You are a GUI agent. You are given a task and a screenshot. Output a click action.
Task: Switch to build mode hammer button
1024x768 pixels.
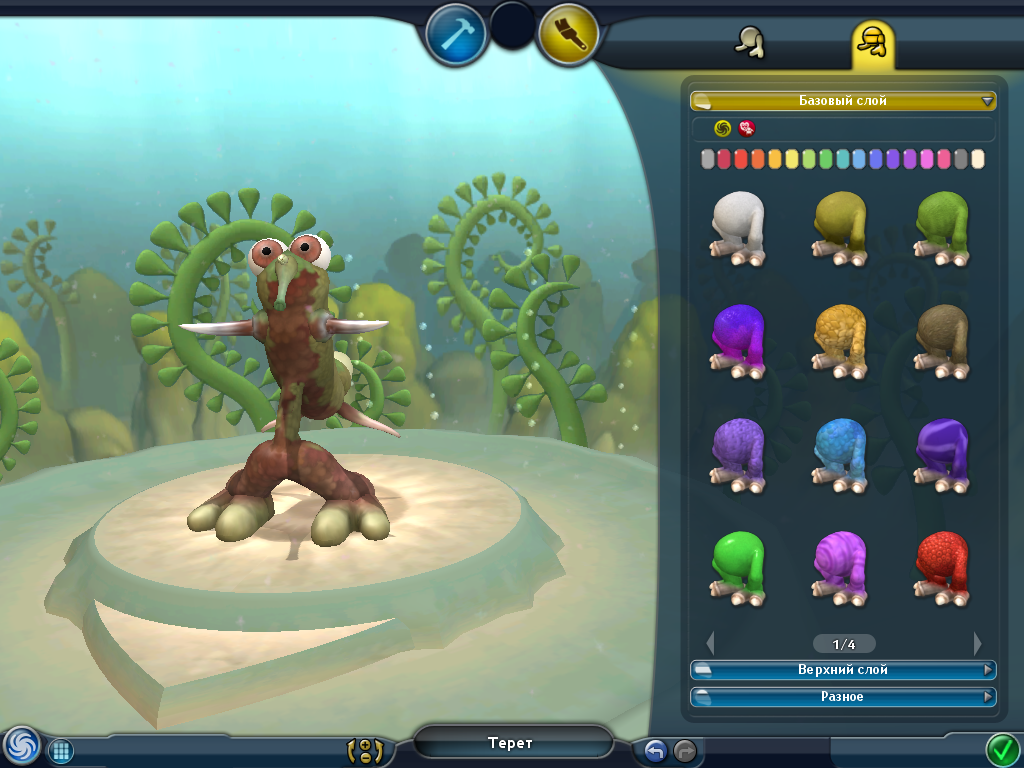(x=456, y=34)
